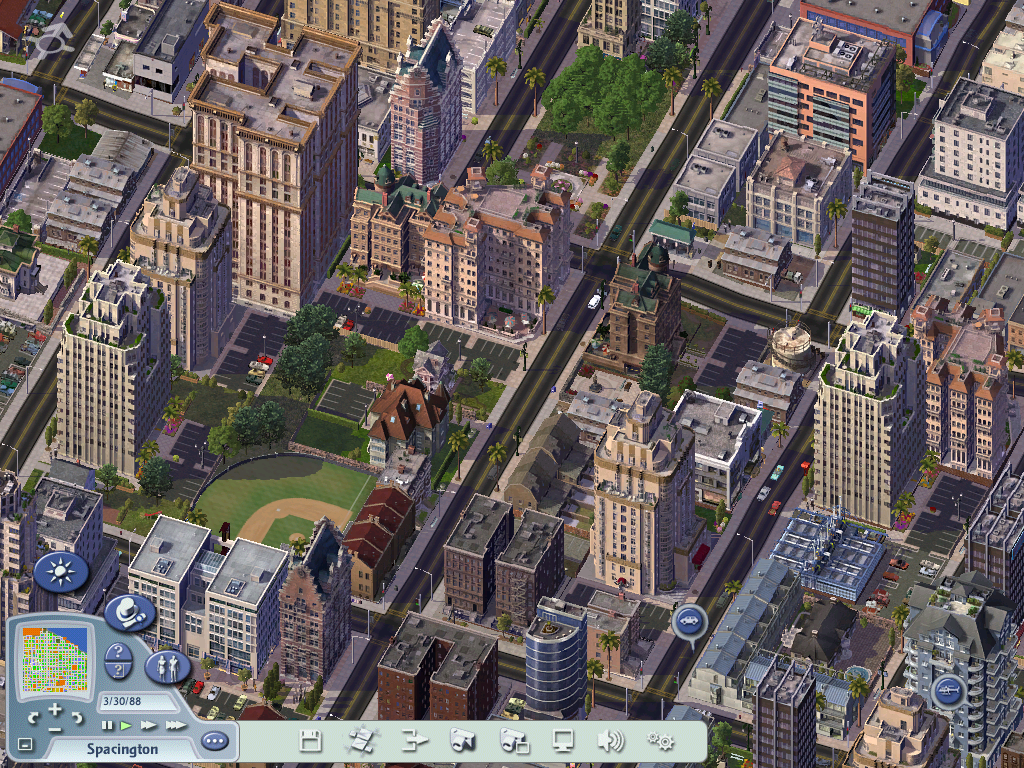
Task: Zoom in with the plus button
Action: click(x=56, y=709)
